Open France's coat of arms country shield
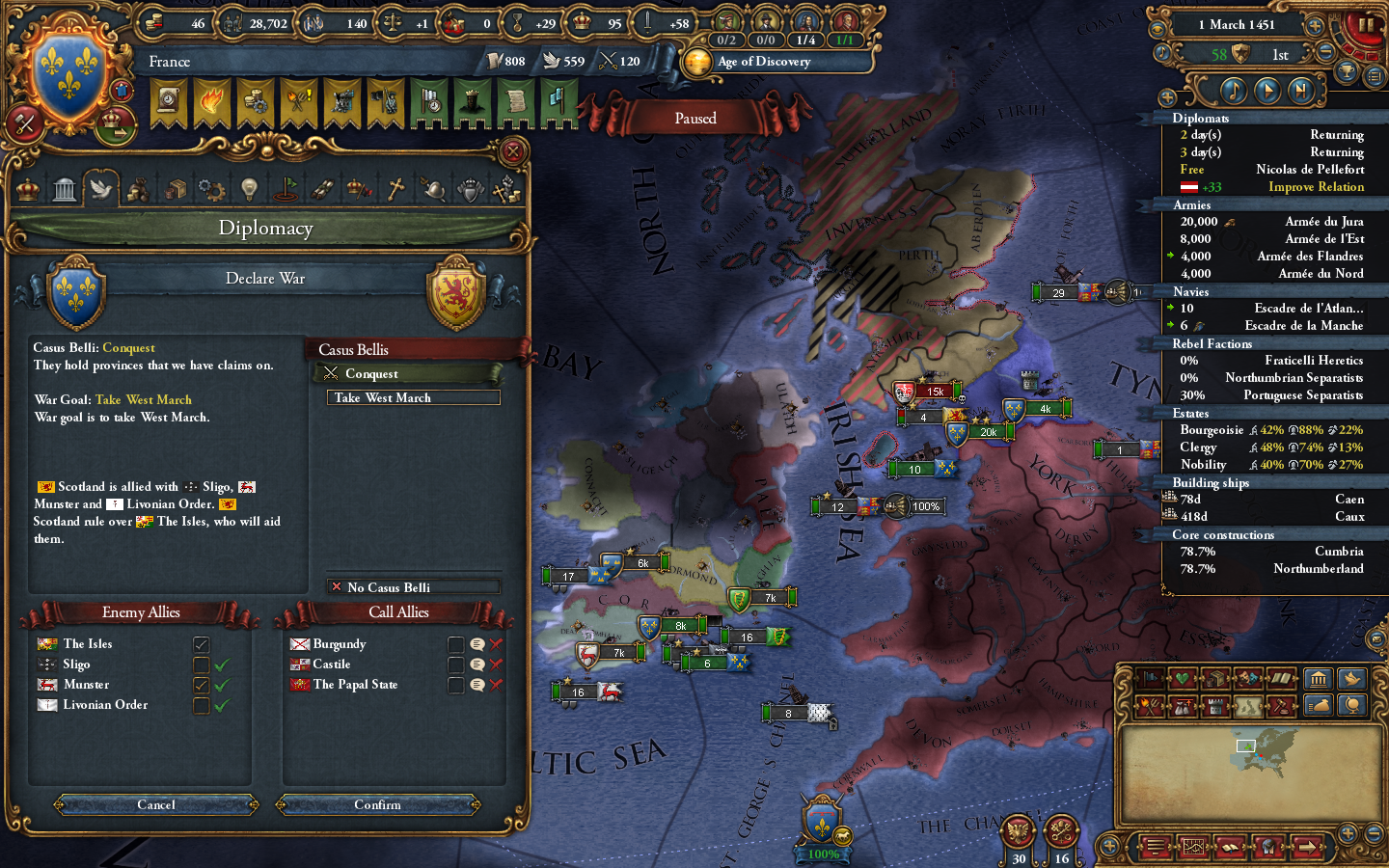The height and width of the screenshot is (868, 1389). tap(68, 68)
